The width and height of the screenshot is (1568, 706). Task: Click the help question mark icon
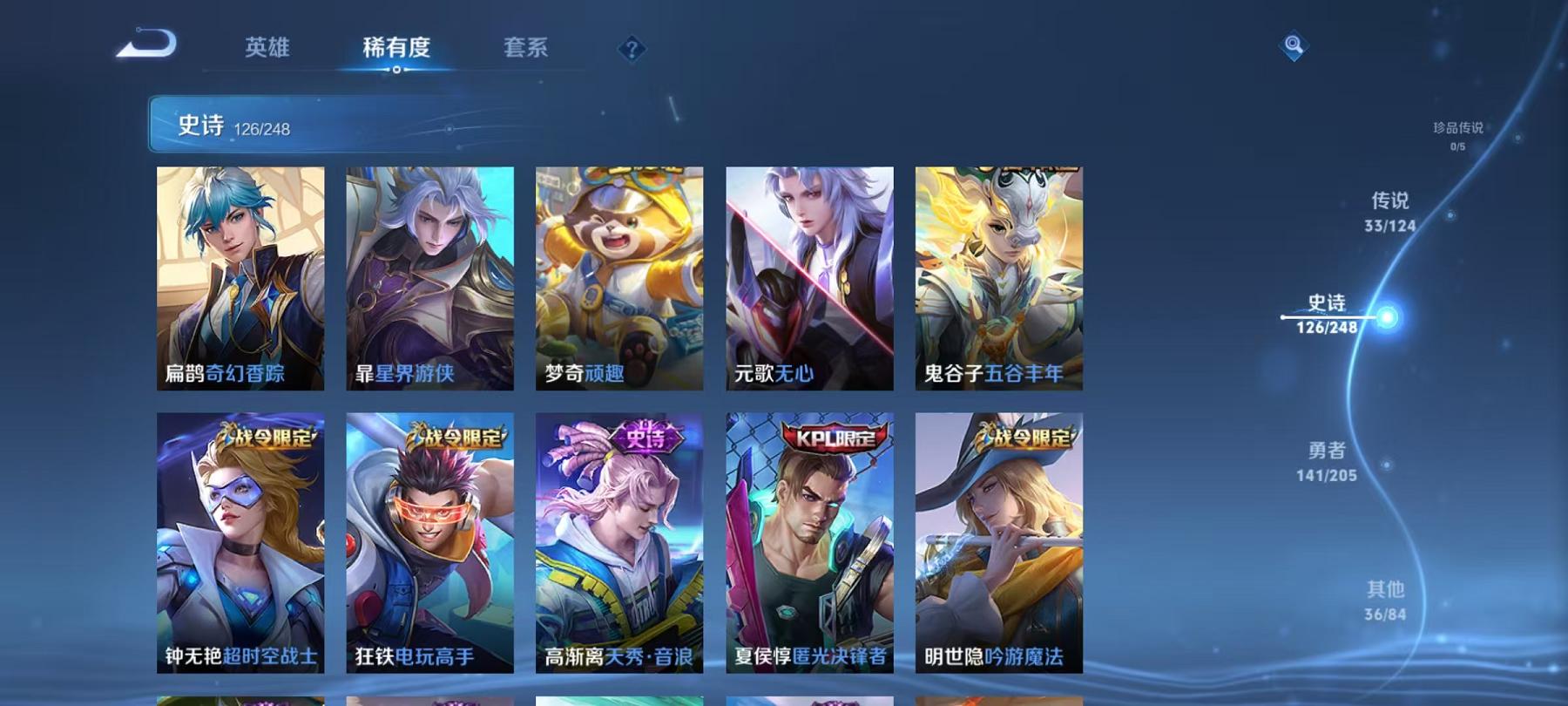(632, 50)
